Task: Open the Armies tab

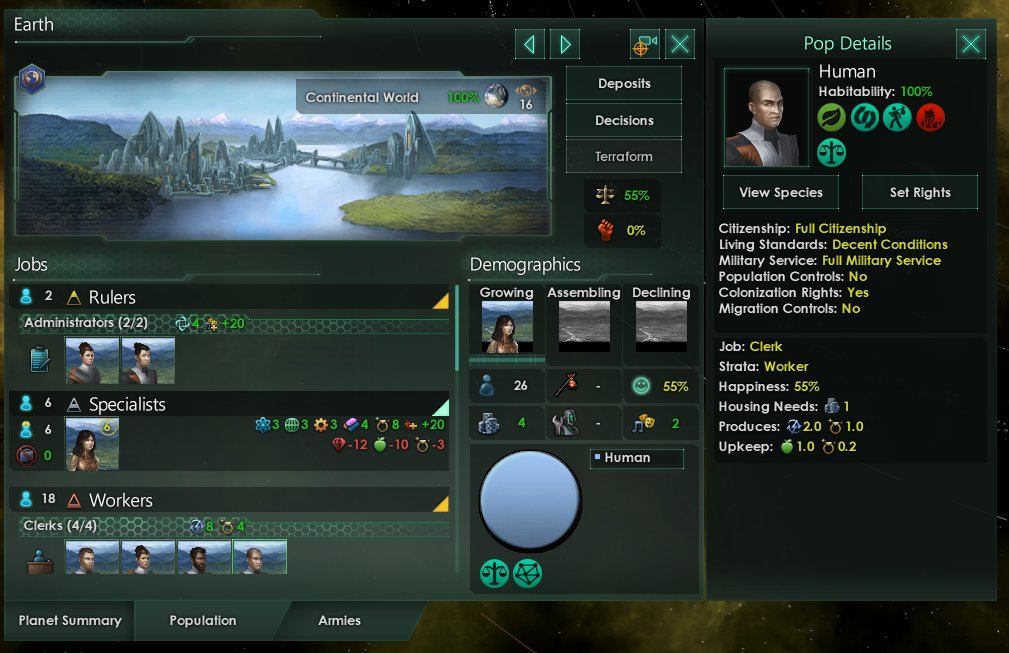Action: click(x=339, y=620)
